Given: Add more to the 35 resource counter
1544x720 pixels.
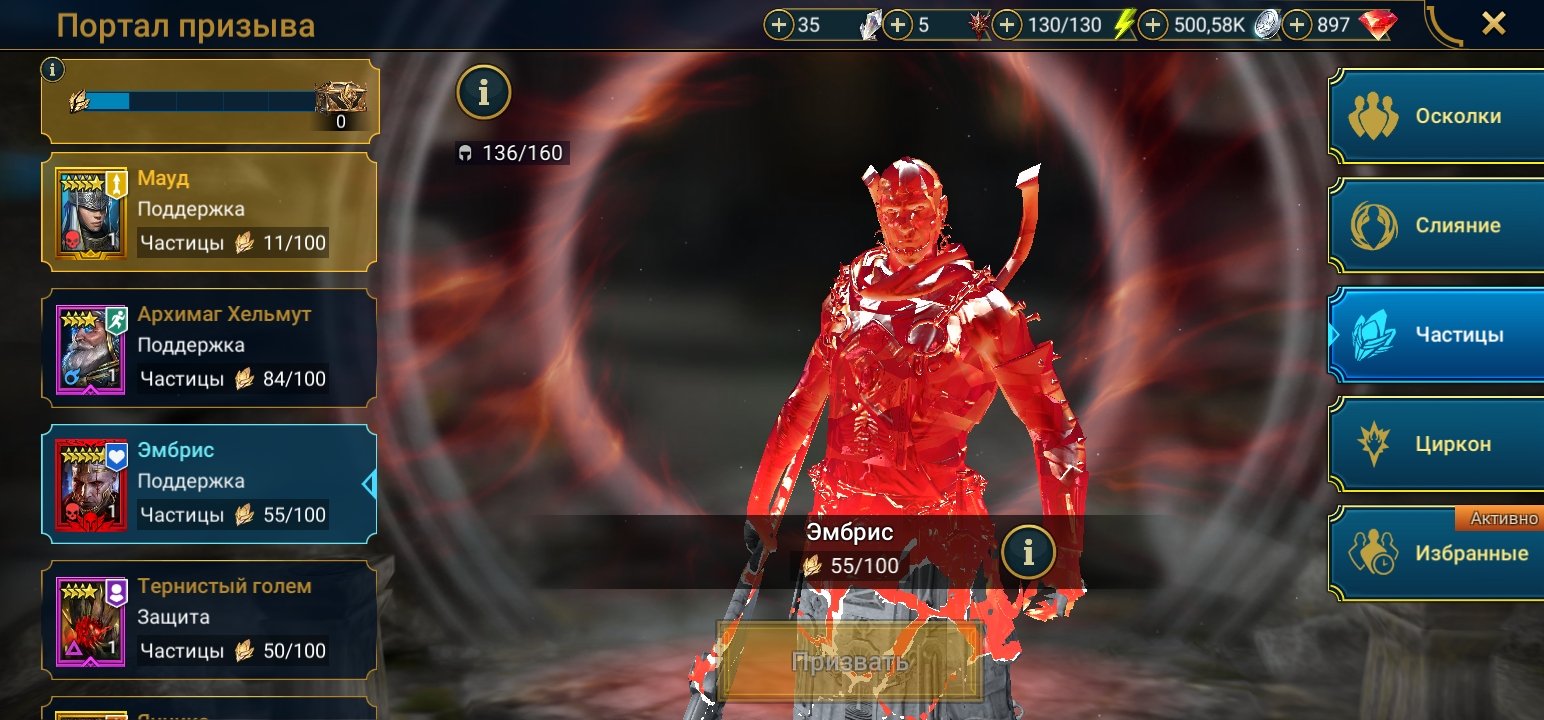Looking at the screenshot, I should point(778,25).
